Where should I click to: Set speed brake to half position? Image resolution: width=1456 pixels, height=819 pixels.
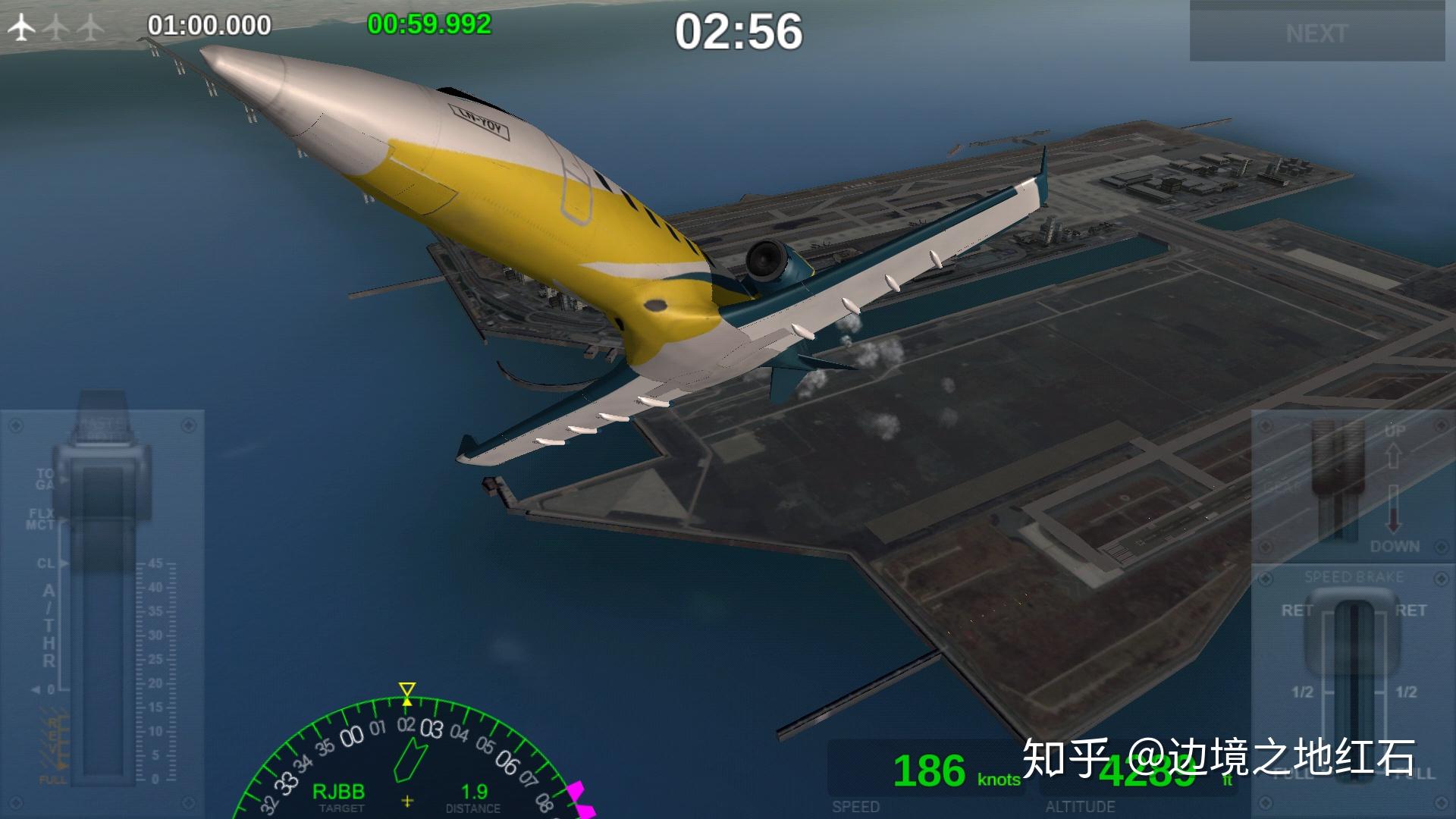click(x=1303, y=692)
